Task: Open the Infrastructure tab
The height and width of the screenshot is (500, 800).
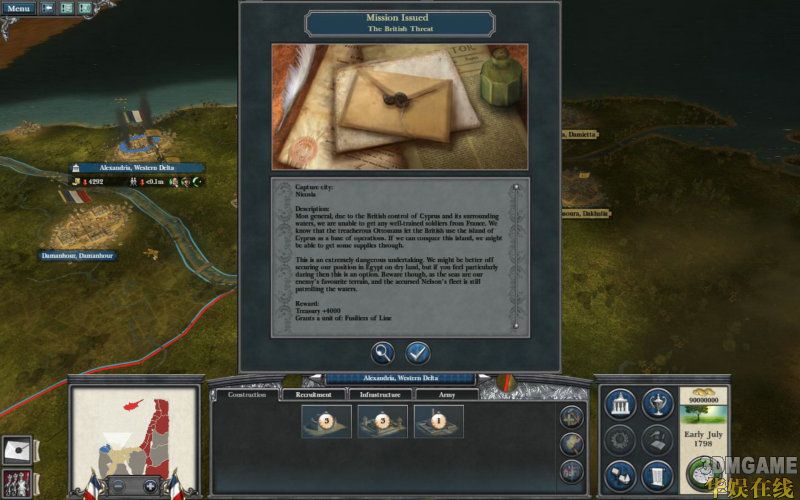Action: click(380, 395)
